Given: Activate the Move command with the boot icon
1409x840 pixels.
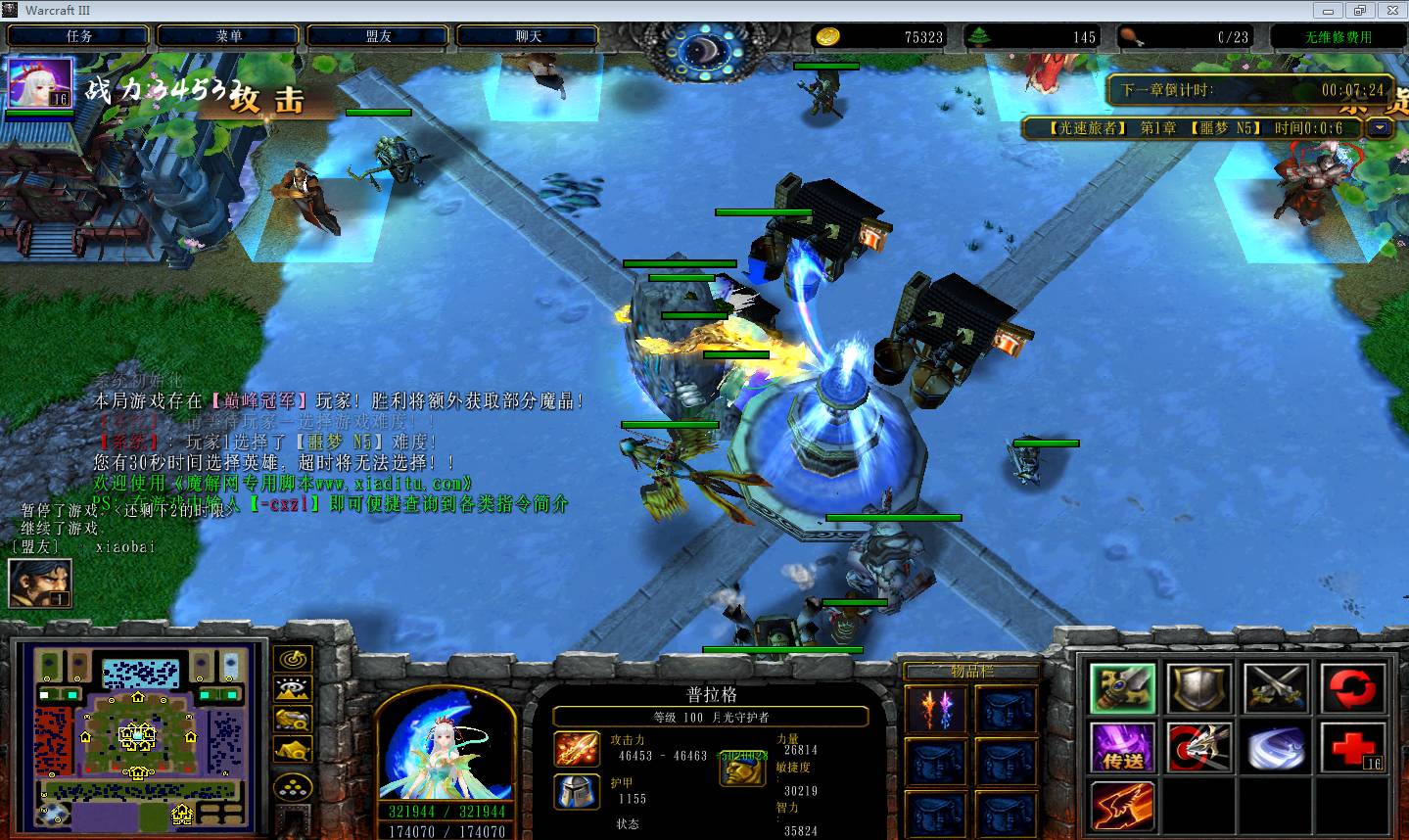Looking at the screenshot, I should (x=1123, y=688).
